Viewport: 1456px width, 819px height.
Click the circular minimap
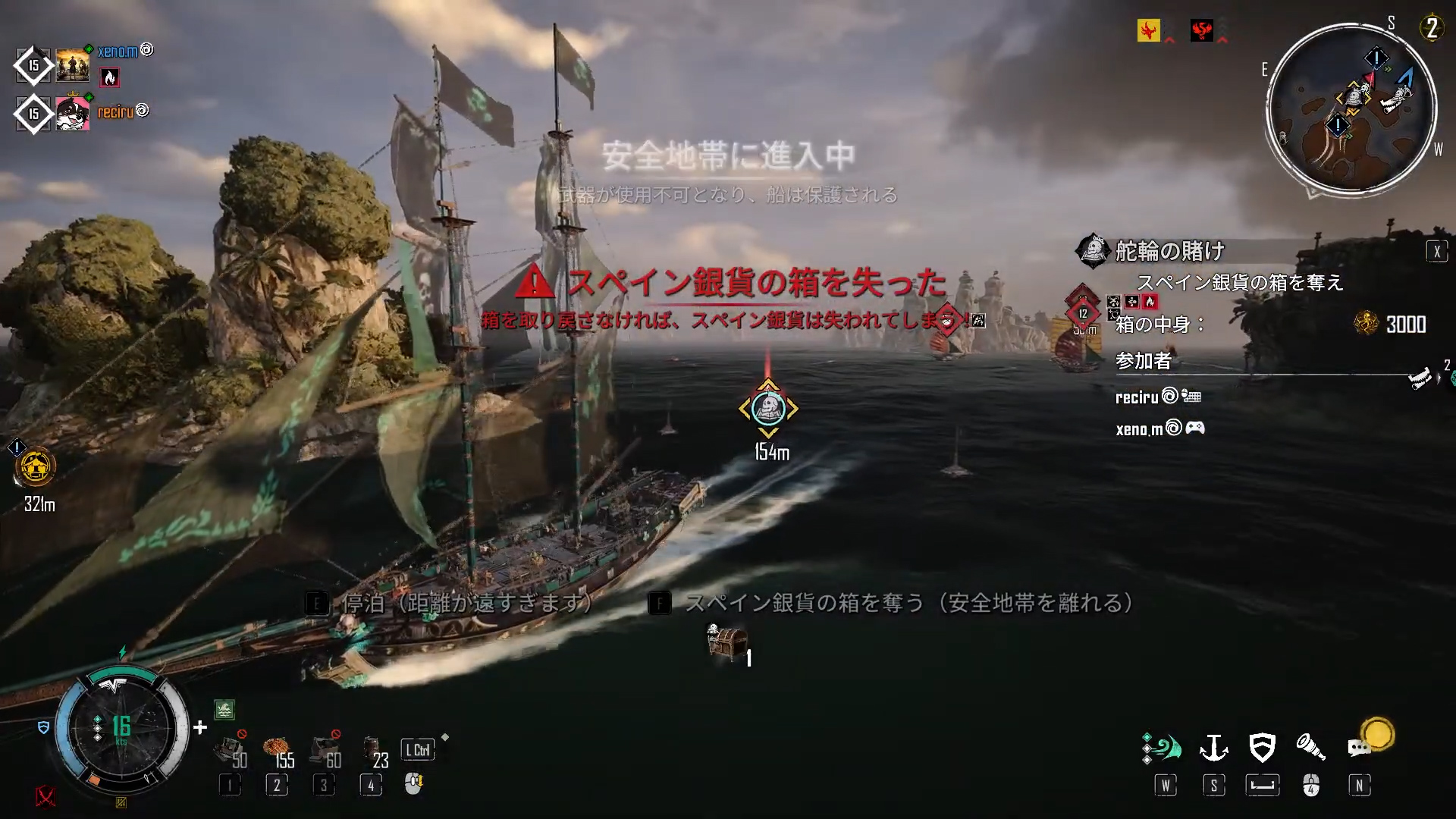[1351, 110]
